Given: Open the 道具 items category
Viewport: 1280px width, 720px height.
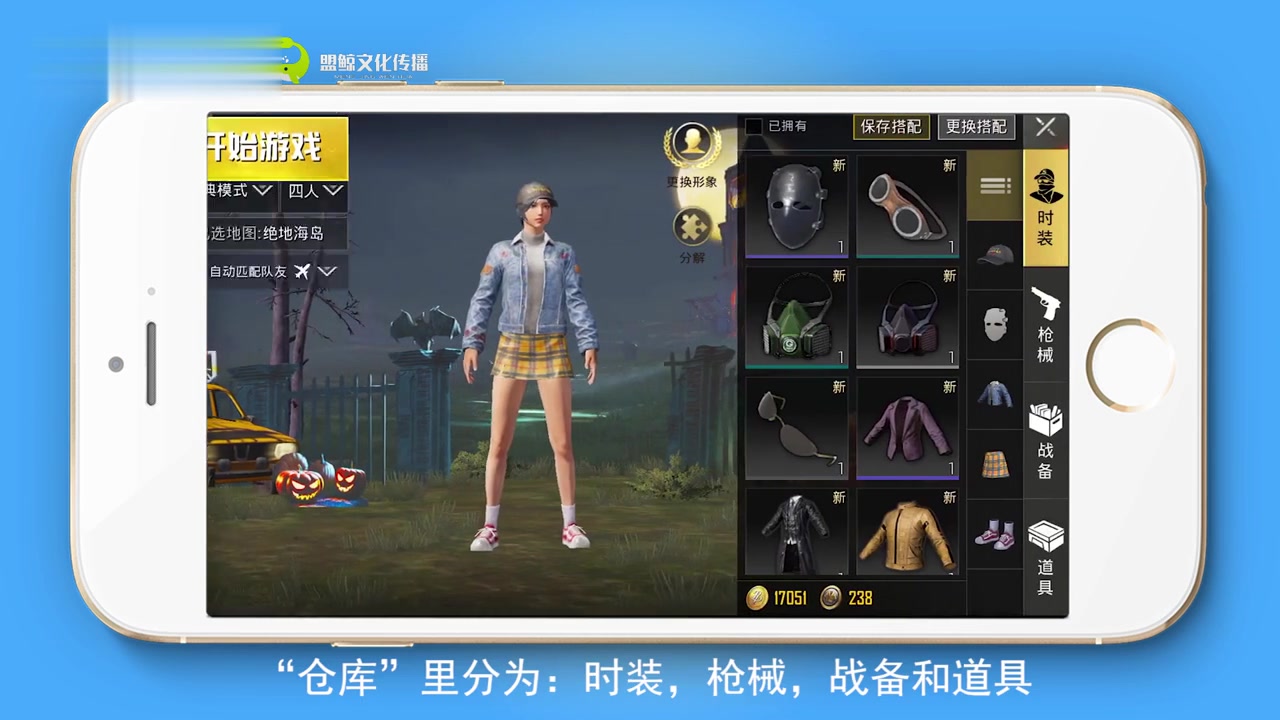Looking at the screenshot, I should coord(1046,555).
